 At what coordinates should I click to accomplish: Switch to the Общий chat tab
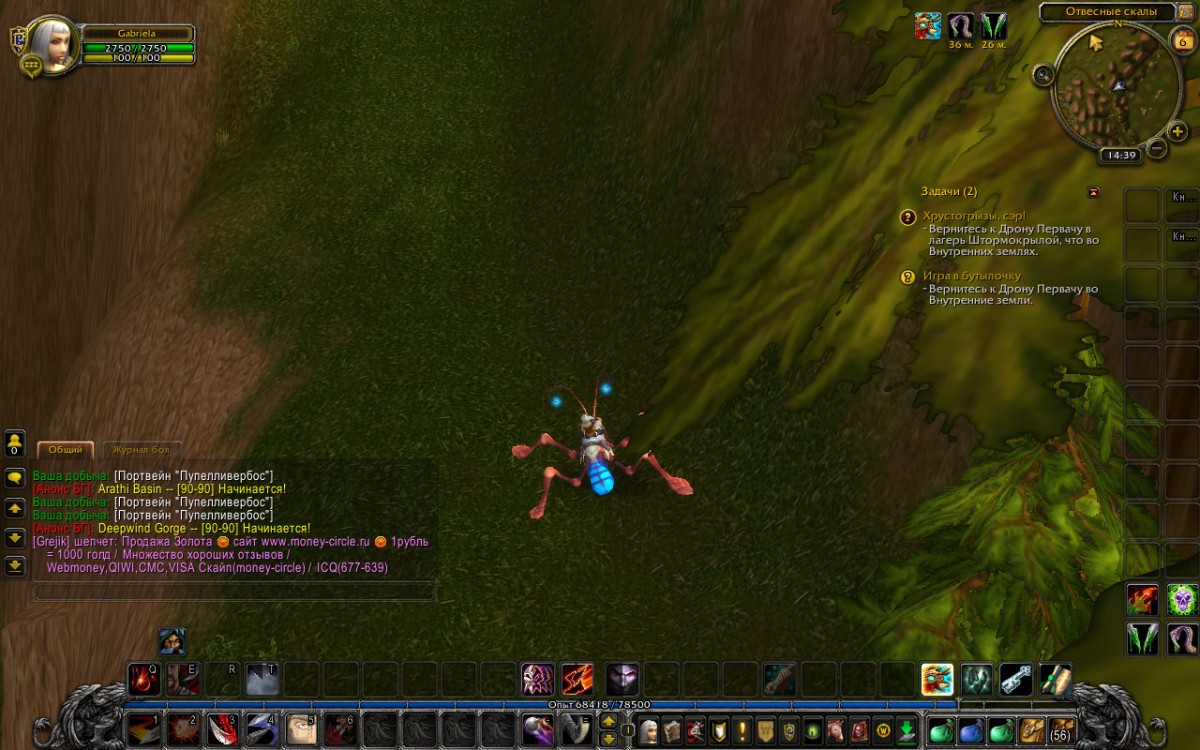(66, 450)
